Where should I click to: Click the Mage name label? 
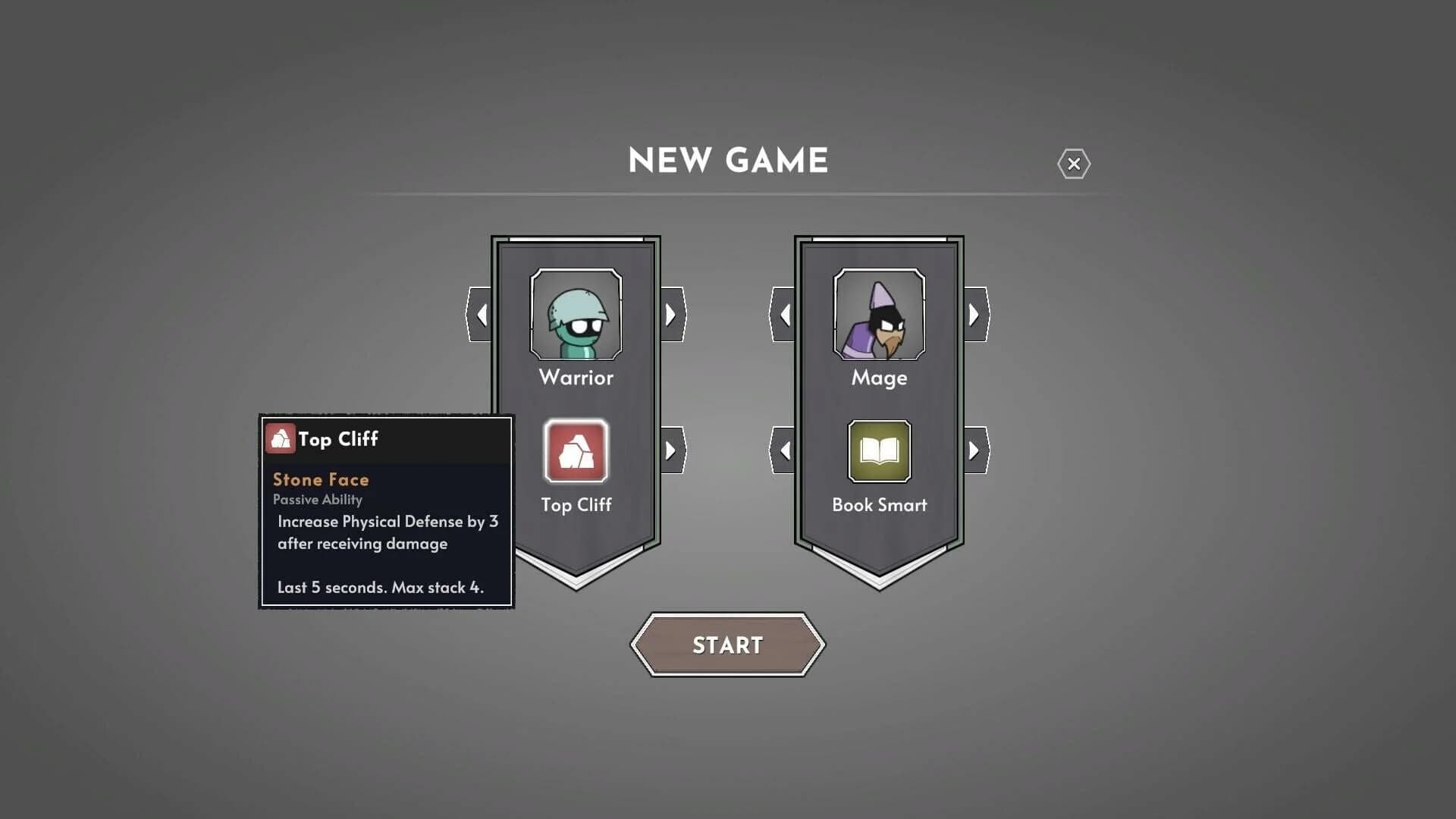[x=880, y=378]
